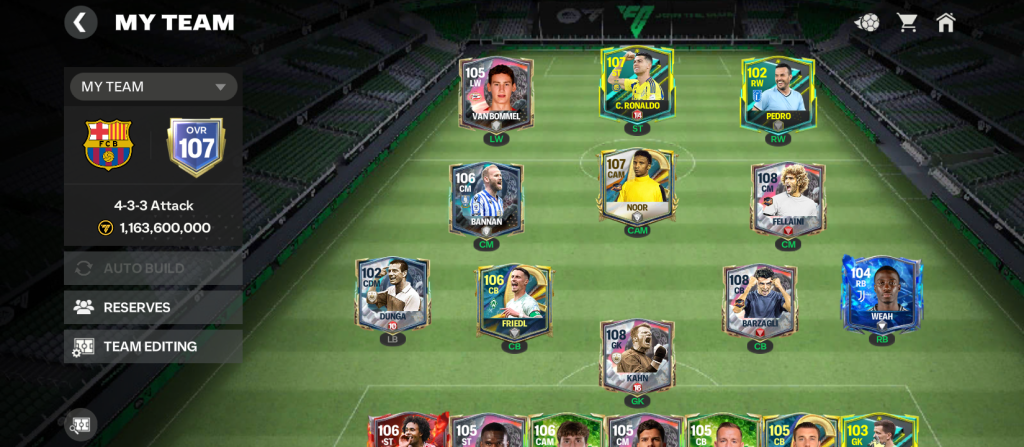The image size is (1024, 447).
Task: Select Kahn goalkeeper card
Action: point(637,355)
